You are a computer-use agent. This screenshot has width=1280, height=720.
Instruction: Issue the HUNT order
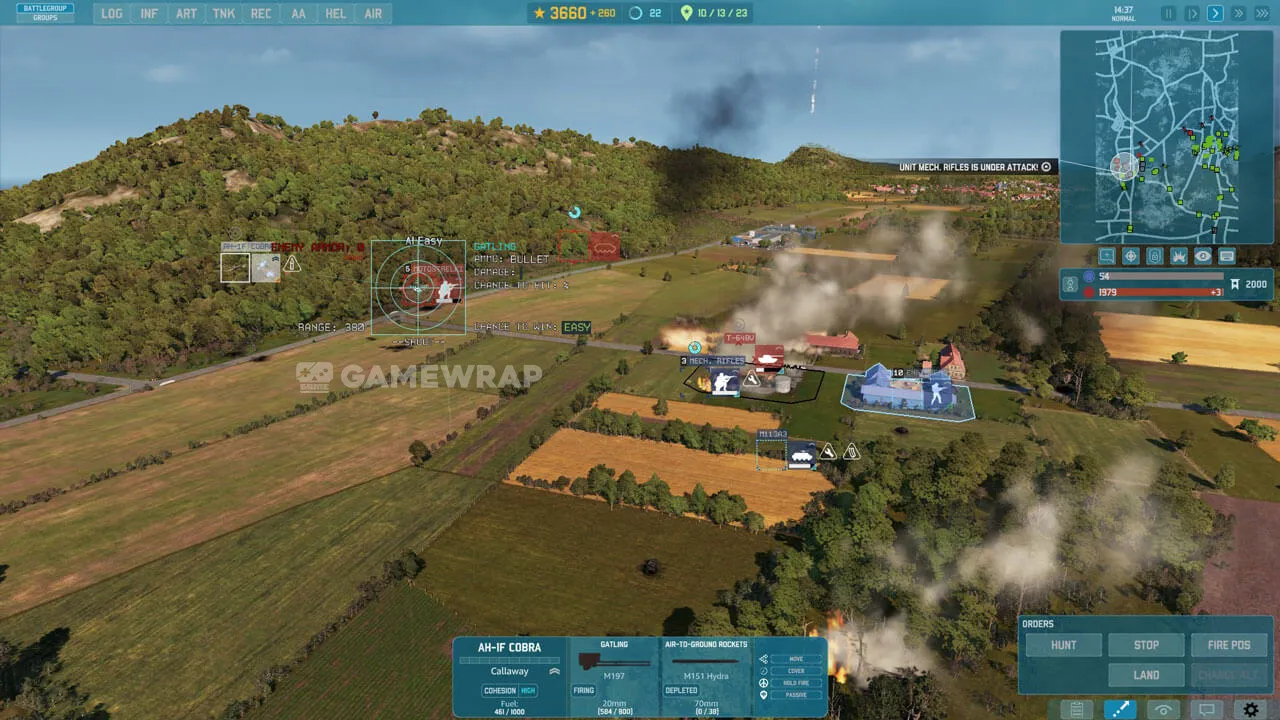coord(1063,645)
